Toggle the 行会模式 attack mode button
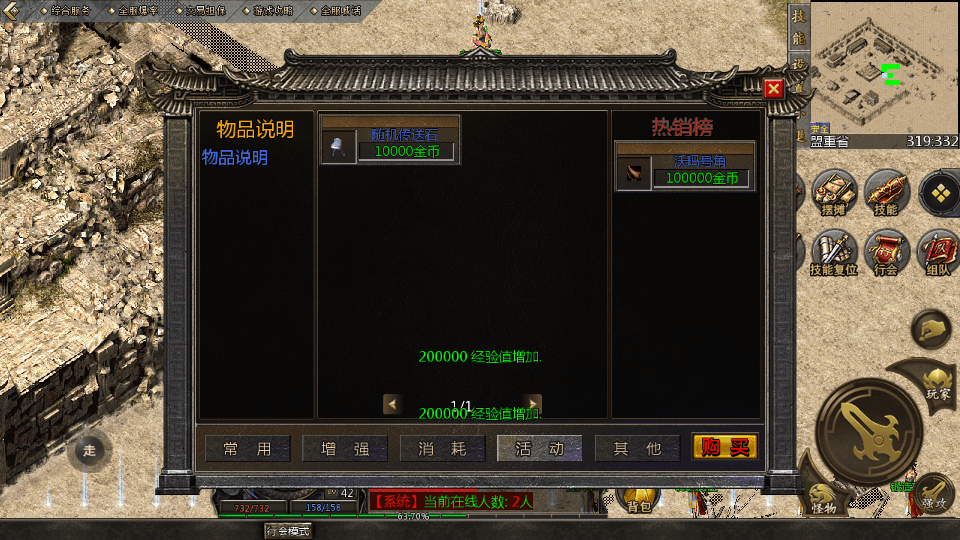This screenshot has height=540, width=960. [x=288, y=531]
